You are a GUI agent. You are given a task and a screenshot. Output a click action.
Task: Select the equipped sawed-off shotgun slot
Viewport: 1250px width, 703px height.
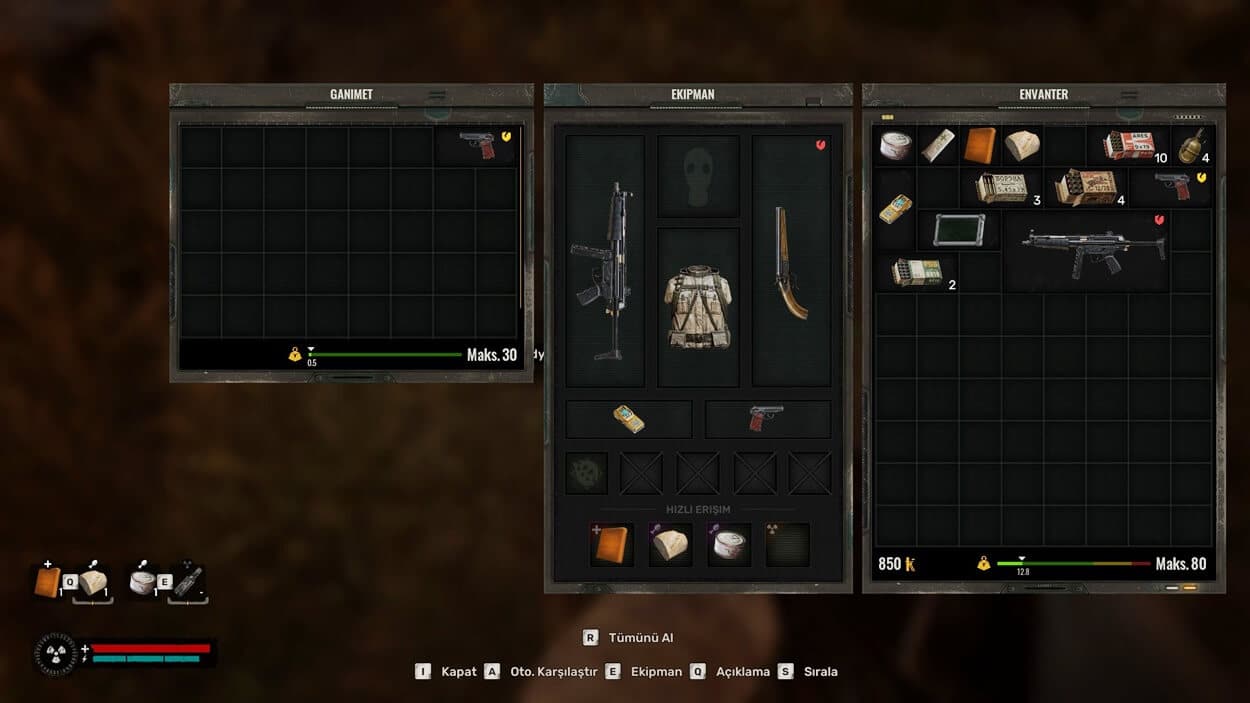[x=791, y=263]
